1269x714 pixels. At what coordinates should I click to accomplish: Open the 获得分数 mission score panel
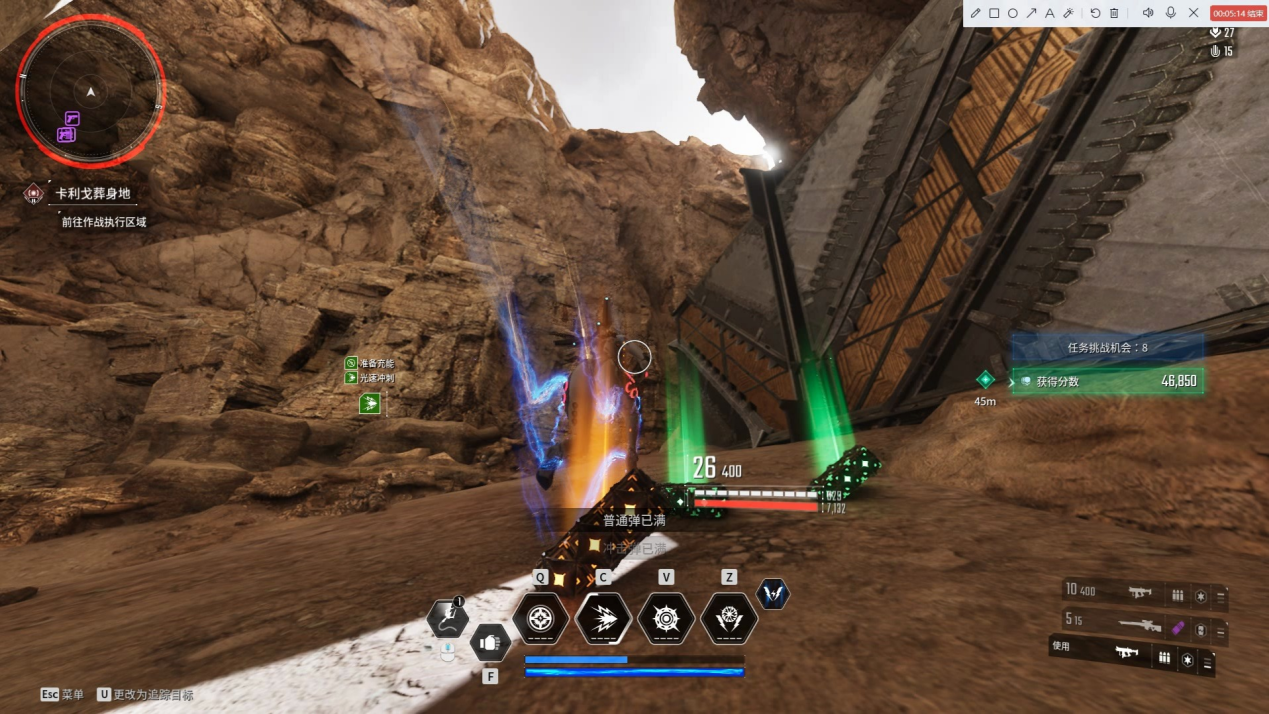[x=1107, y=381]
